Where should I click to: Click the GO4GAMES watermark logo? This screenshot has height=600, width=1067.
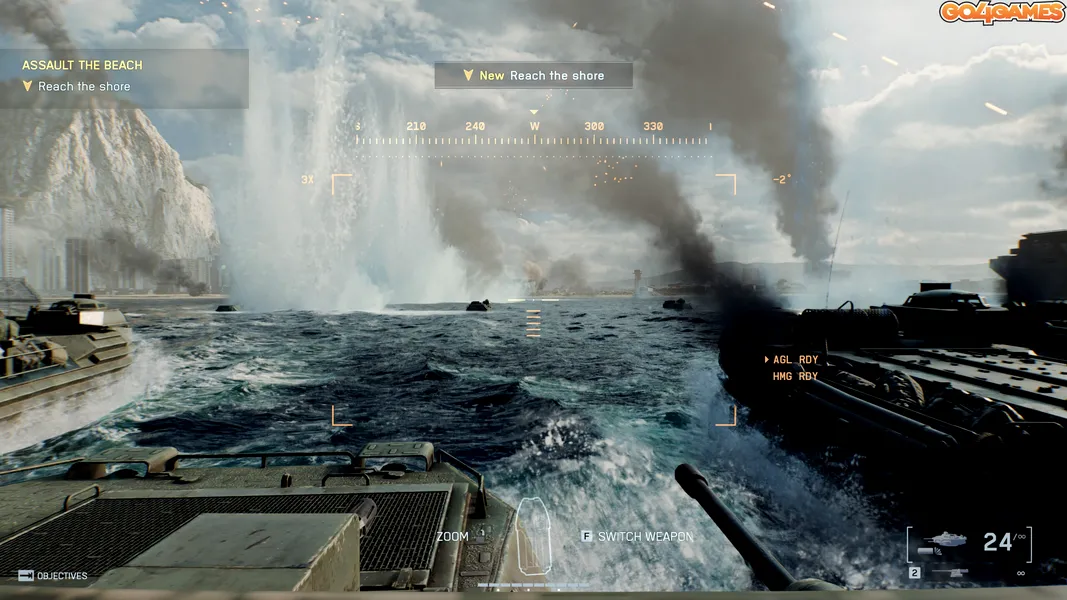999,13
